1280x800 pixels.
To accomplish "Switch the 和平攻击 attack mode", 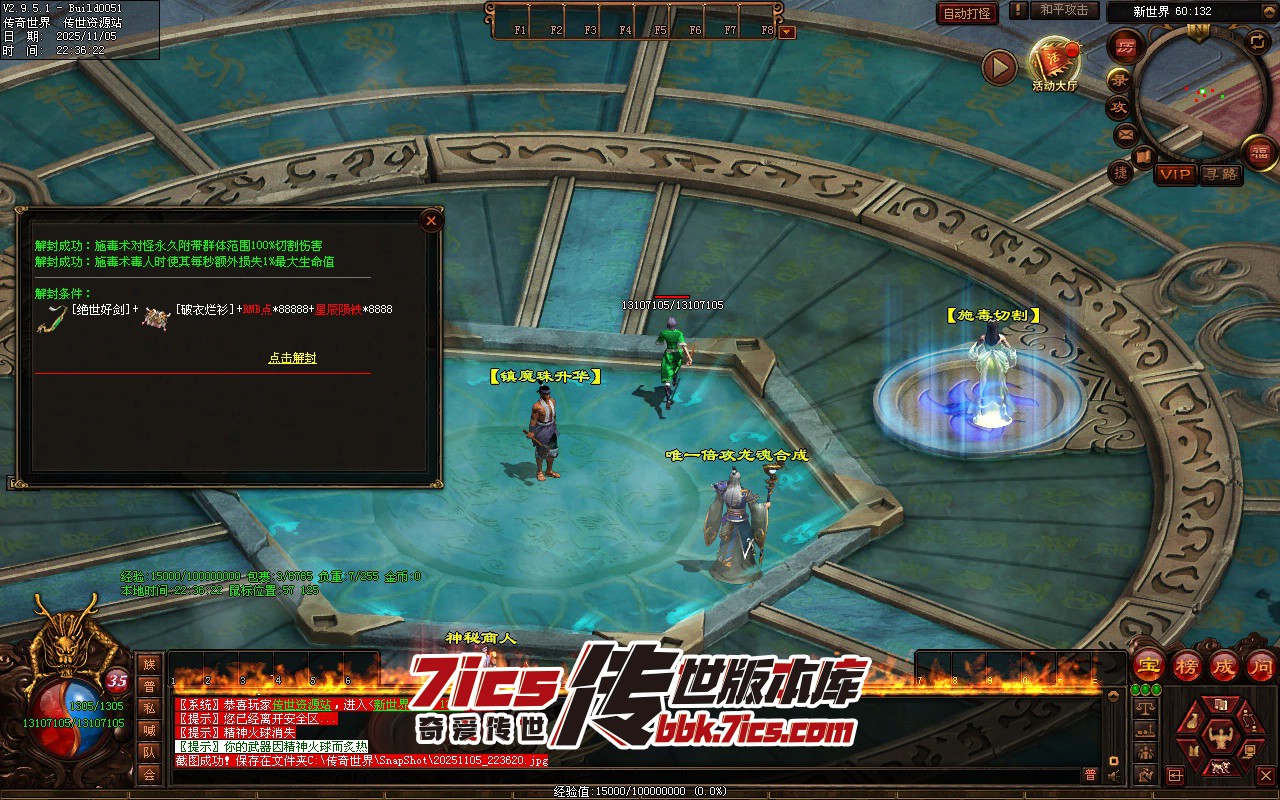I will [1063, 10].
